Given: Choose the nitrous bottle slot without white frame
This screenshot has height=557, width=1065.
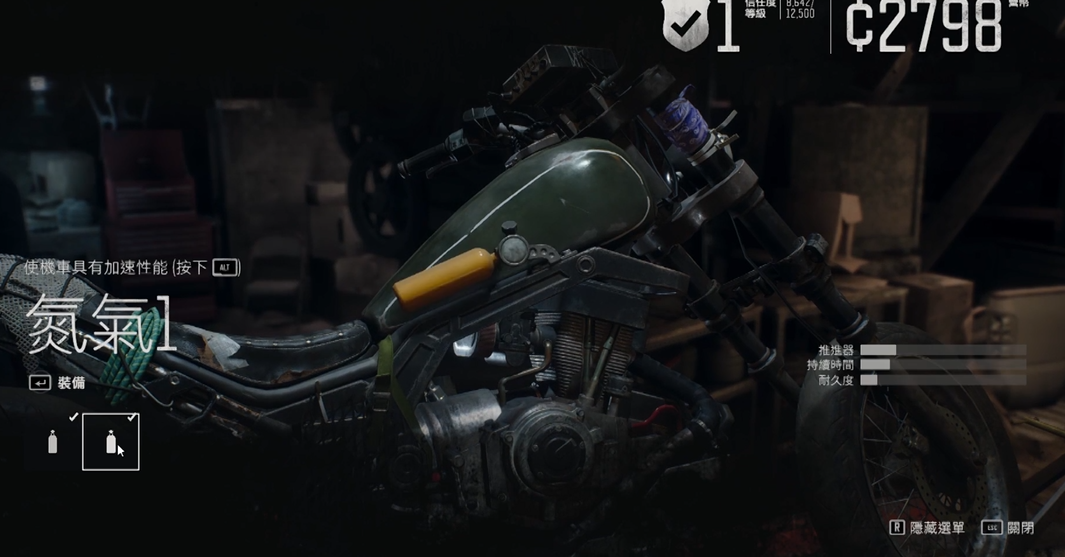Looking at the screenshot, I should [53, 441].
